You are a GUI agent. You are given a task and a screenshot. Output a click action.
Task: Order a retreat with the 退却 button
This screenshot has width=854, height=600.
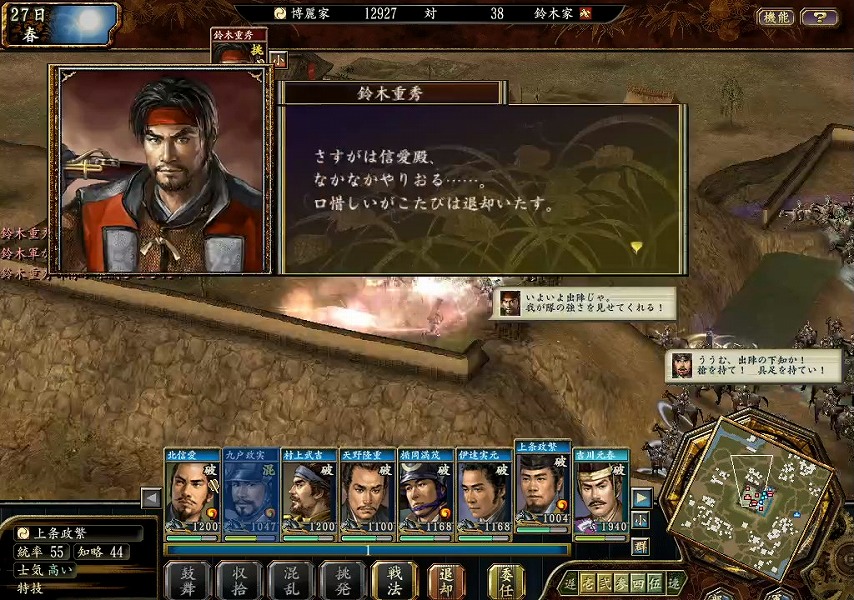click(447, 580)
